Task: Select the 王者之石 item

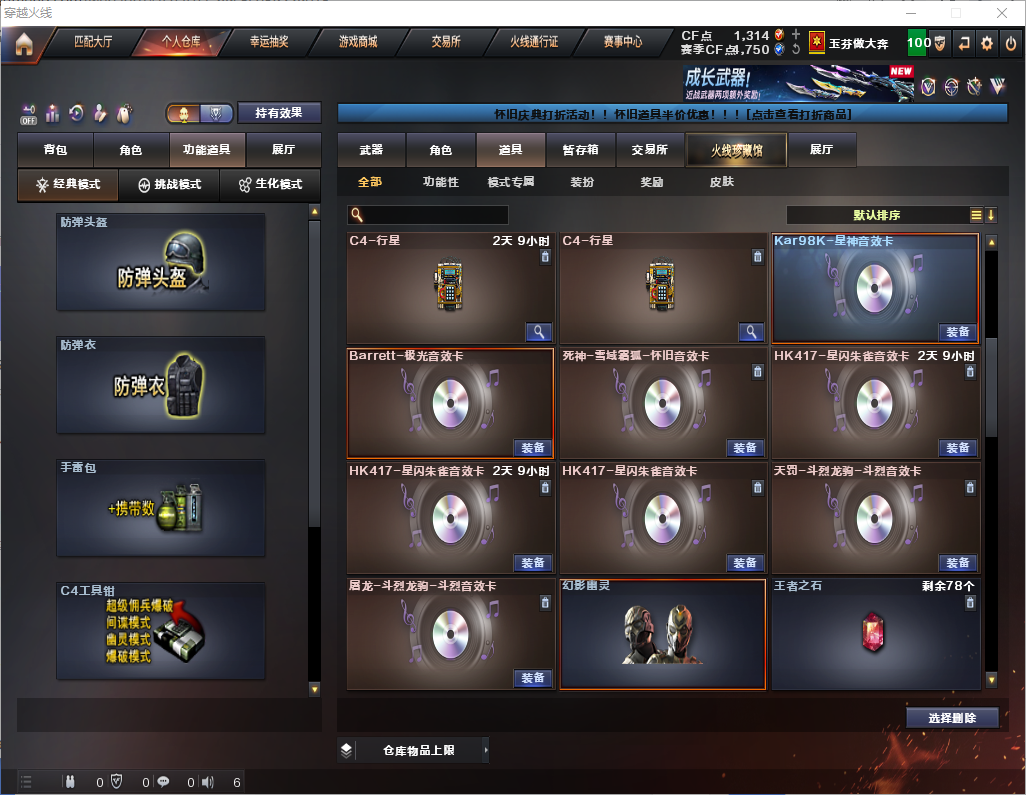Action: 875,634
